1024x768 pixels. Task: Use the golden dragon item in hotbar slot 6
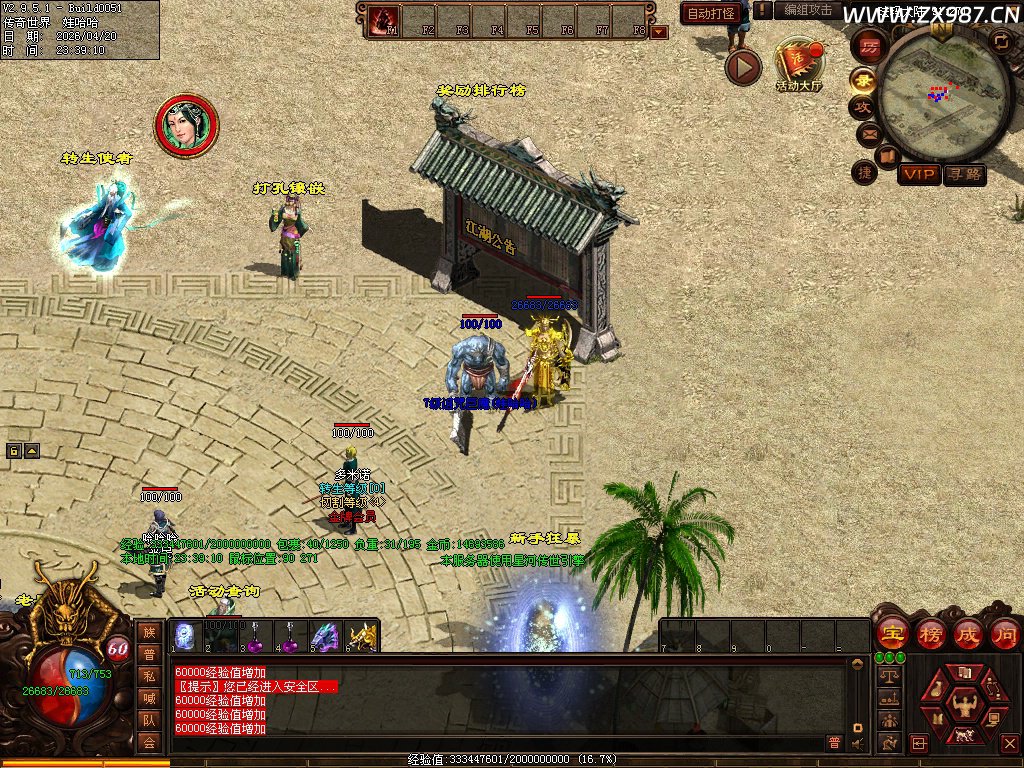click(x=361, y=636)
